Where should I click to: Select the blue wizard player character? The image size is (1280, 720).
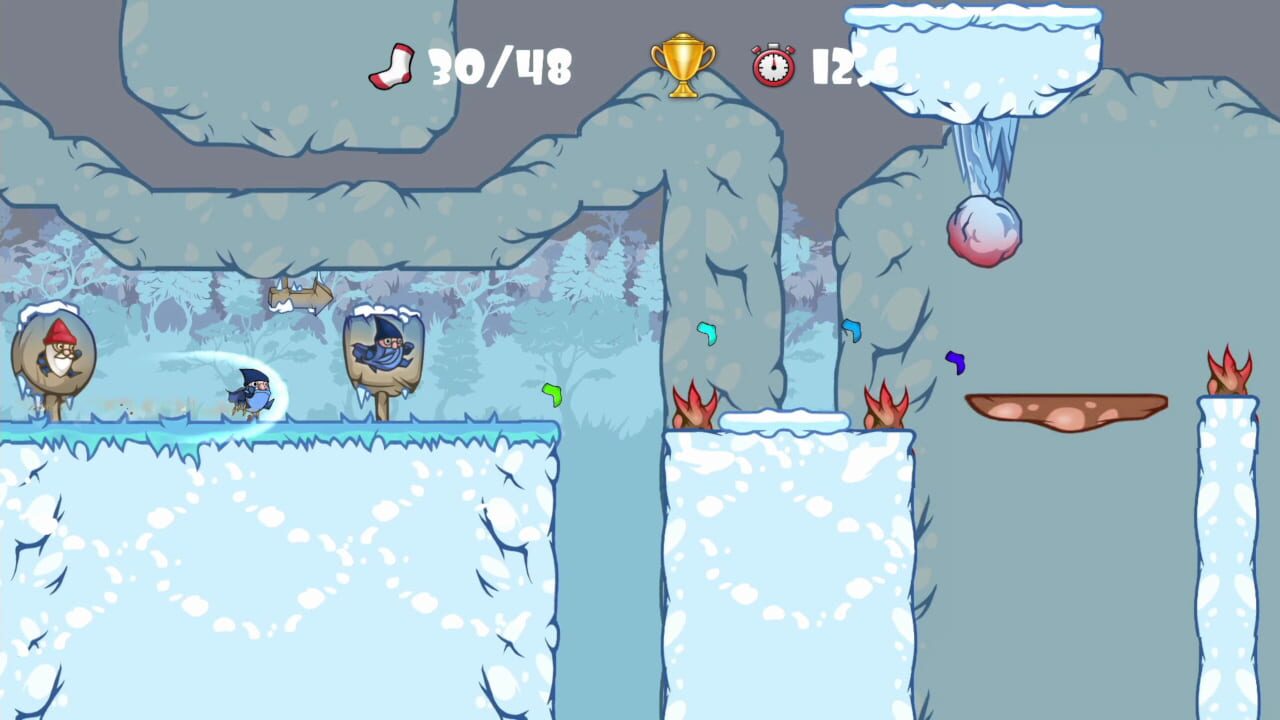[252, 390]
